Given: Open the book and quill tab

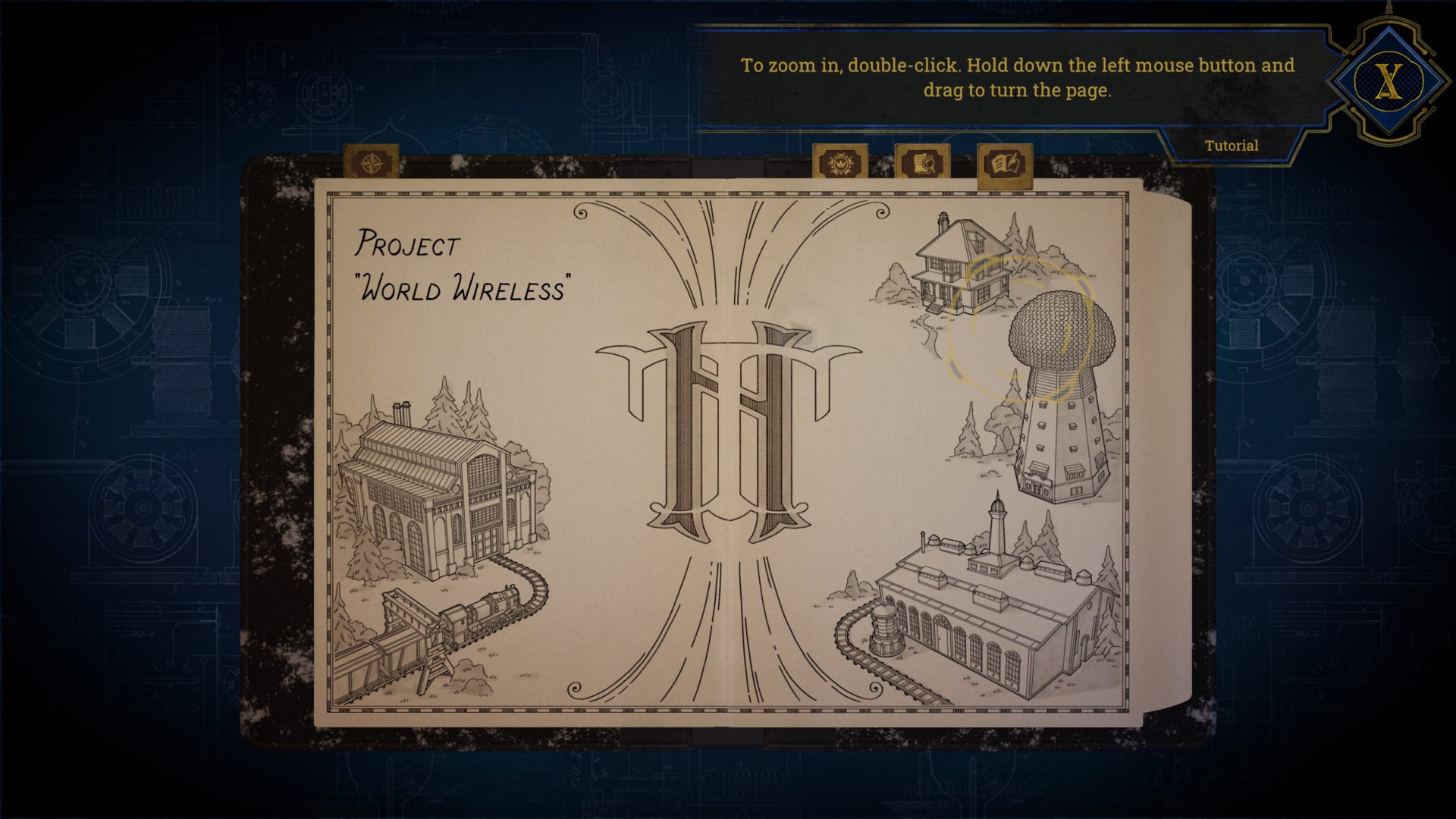Looking at the screenshot, I should pos(1005,164).
